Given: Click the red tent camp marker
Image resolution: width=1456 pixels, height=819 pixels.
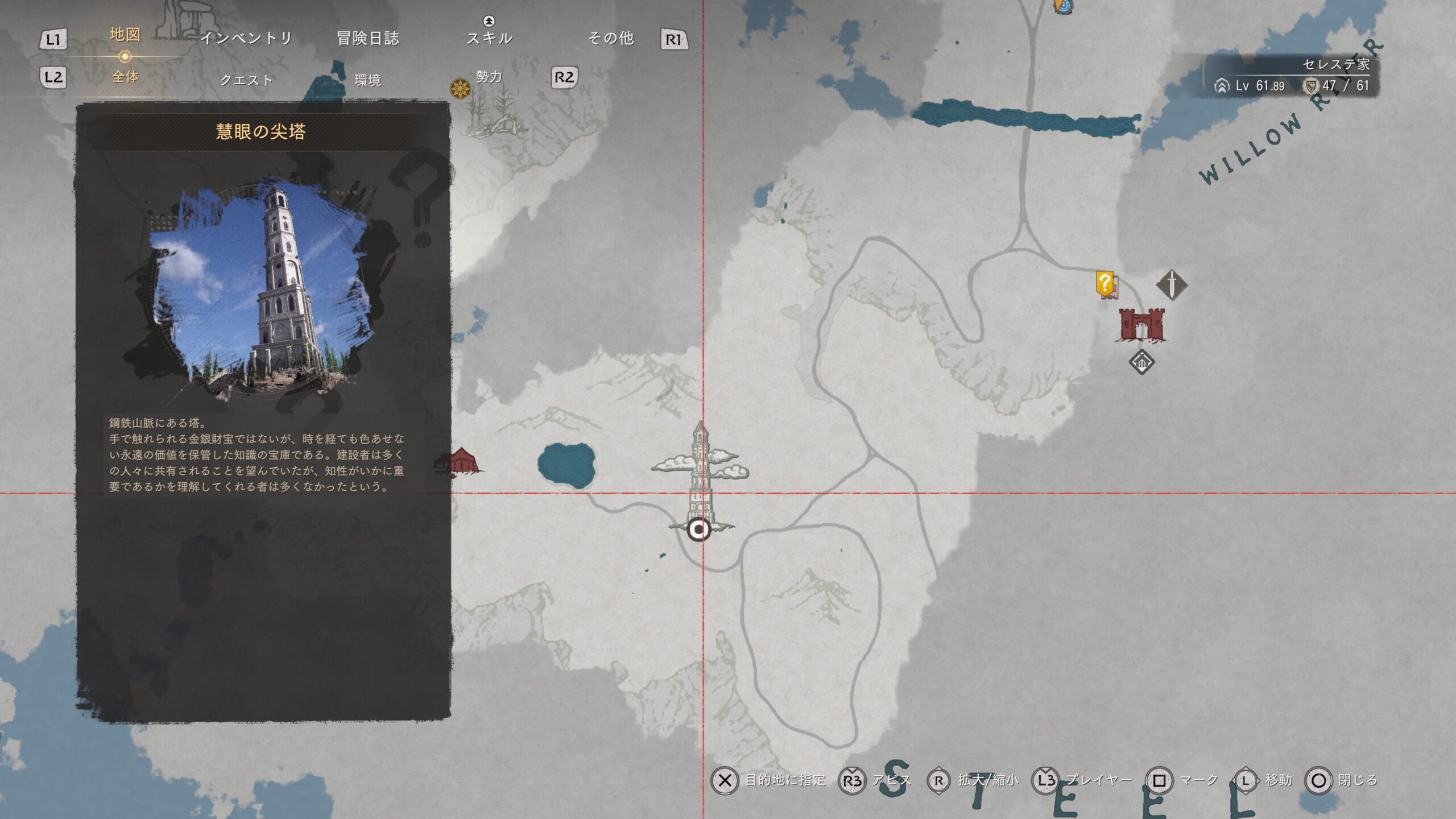Looking at the screenshot, I should pyautogui.click(x=462, y=461).
